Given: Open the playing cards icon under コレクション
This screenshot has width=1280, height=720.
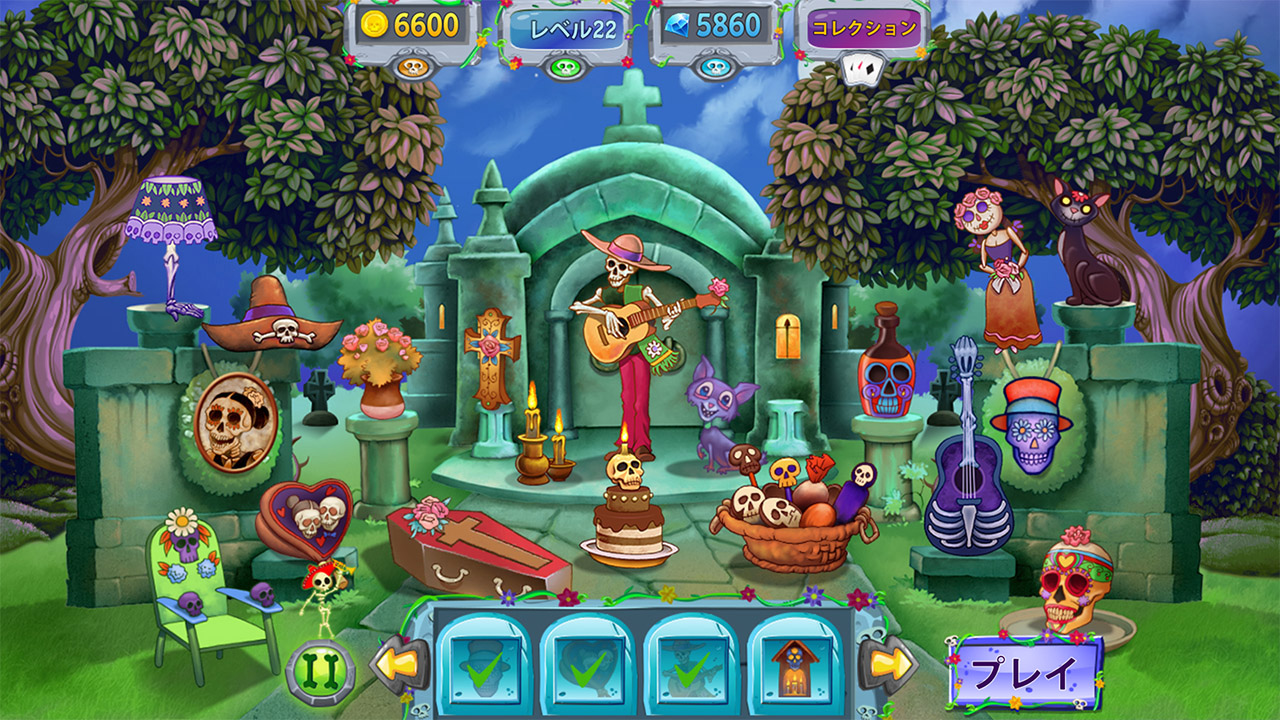Looking at the screenshot, I should [863, 66].
